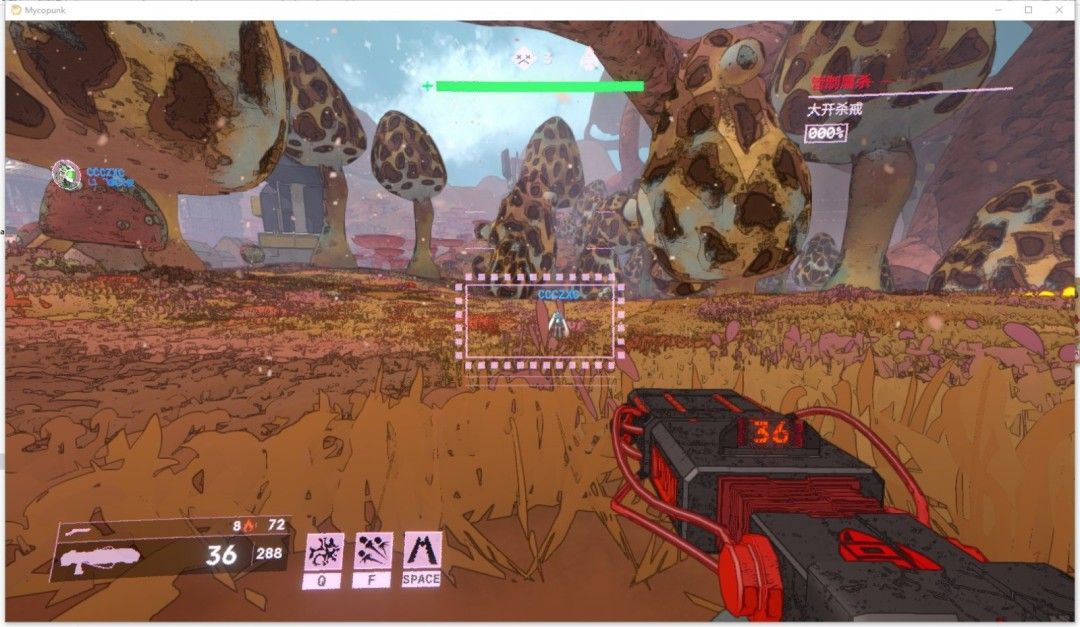
Task: Activate the Q splatter ability icon
Action: [323, 552]
